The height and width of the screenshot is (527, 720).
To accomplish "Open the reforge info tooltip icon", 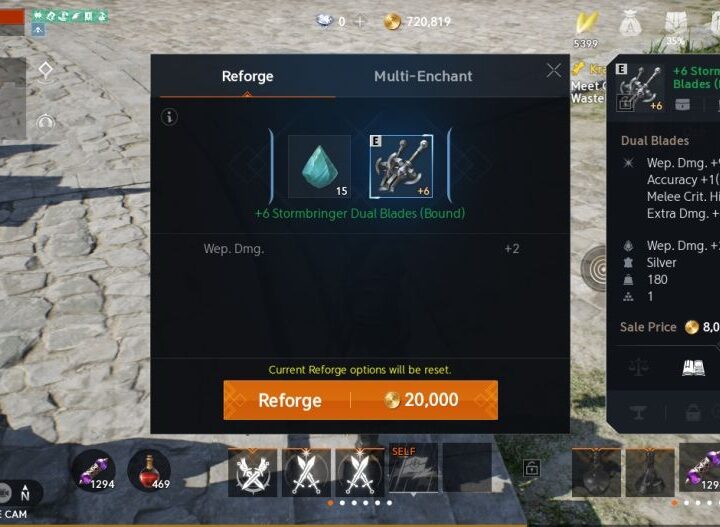I will point(170,117).
